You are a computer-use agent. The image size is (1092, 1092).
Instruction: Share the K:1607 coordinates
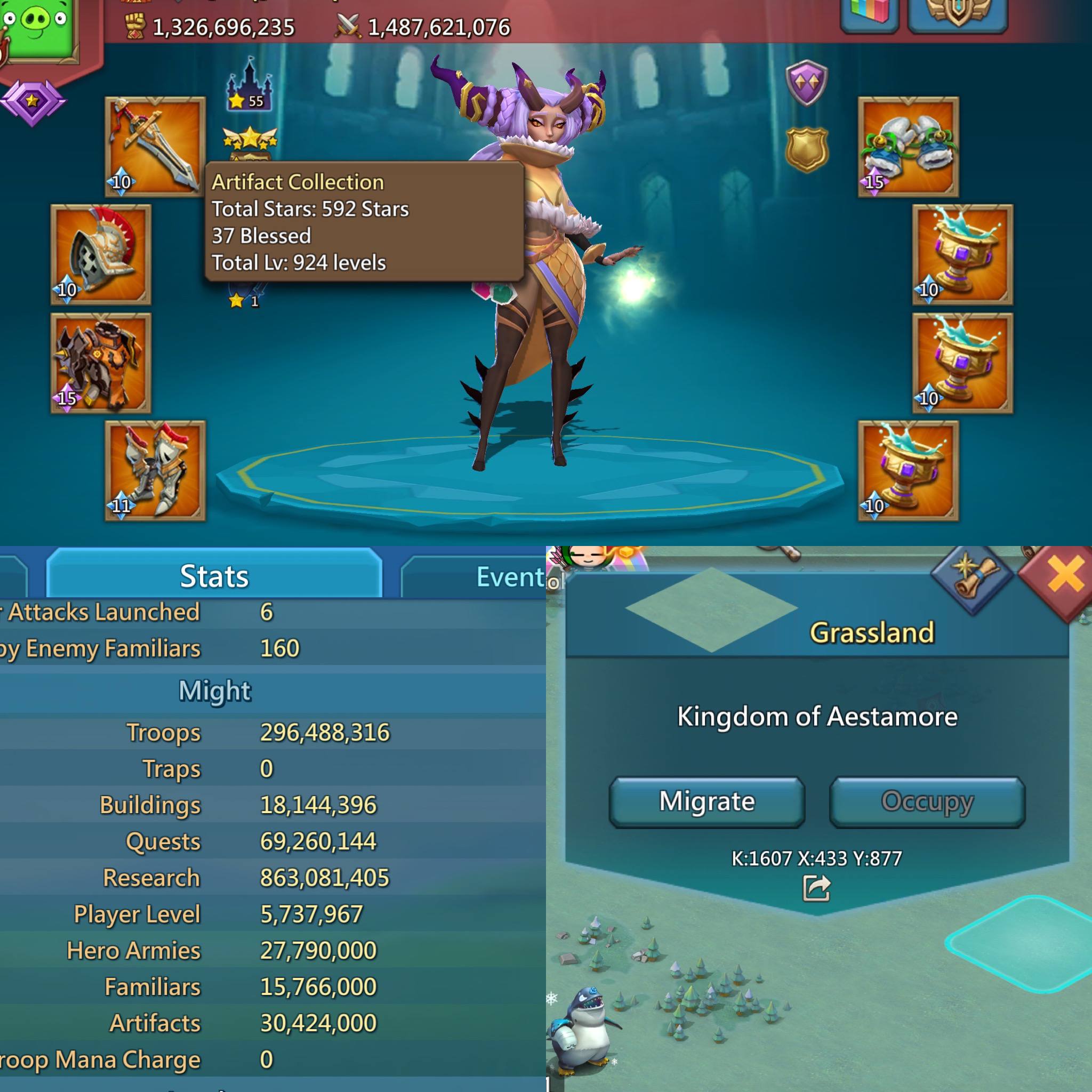tap(816, 889)
